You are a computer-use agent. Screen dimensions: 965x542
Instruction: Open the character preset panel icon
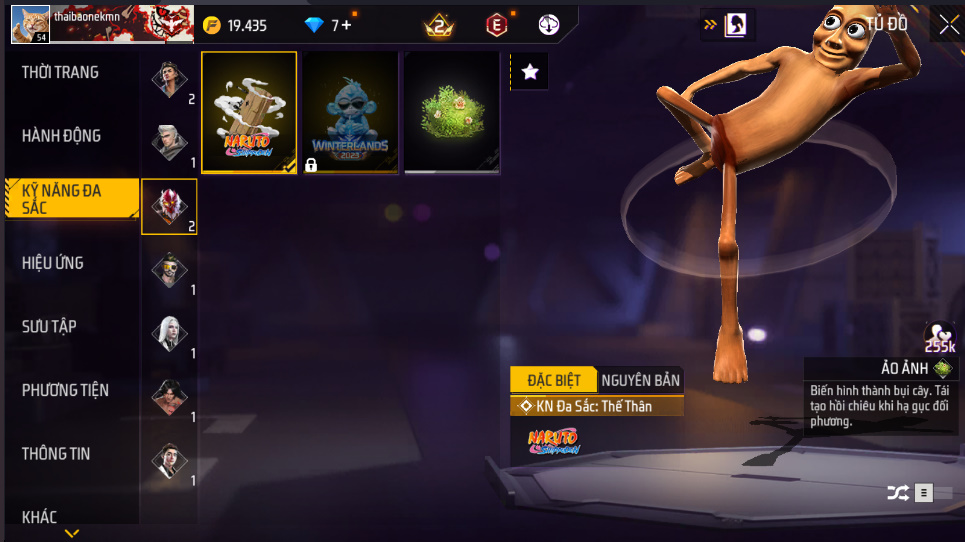pyautogui.click(x=742, y=24)
